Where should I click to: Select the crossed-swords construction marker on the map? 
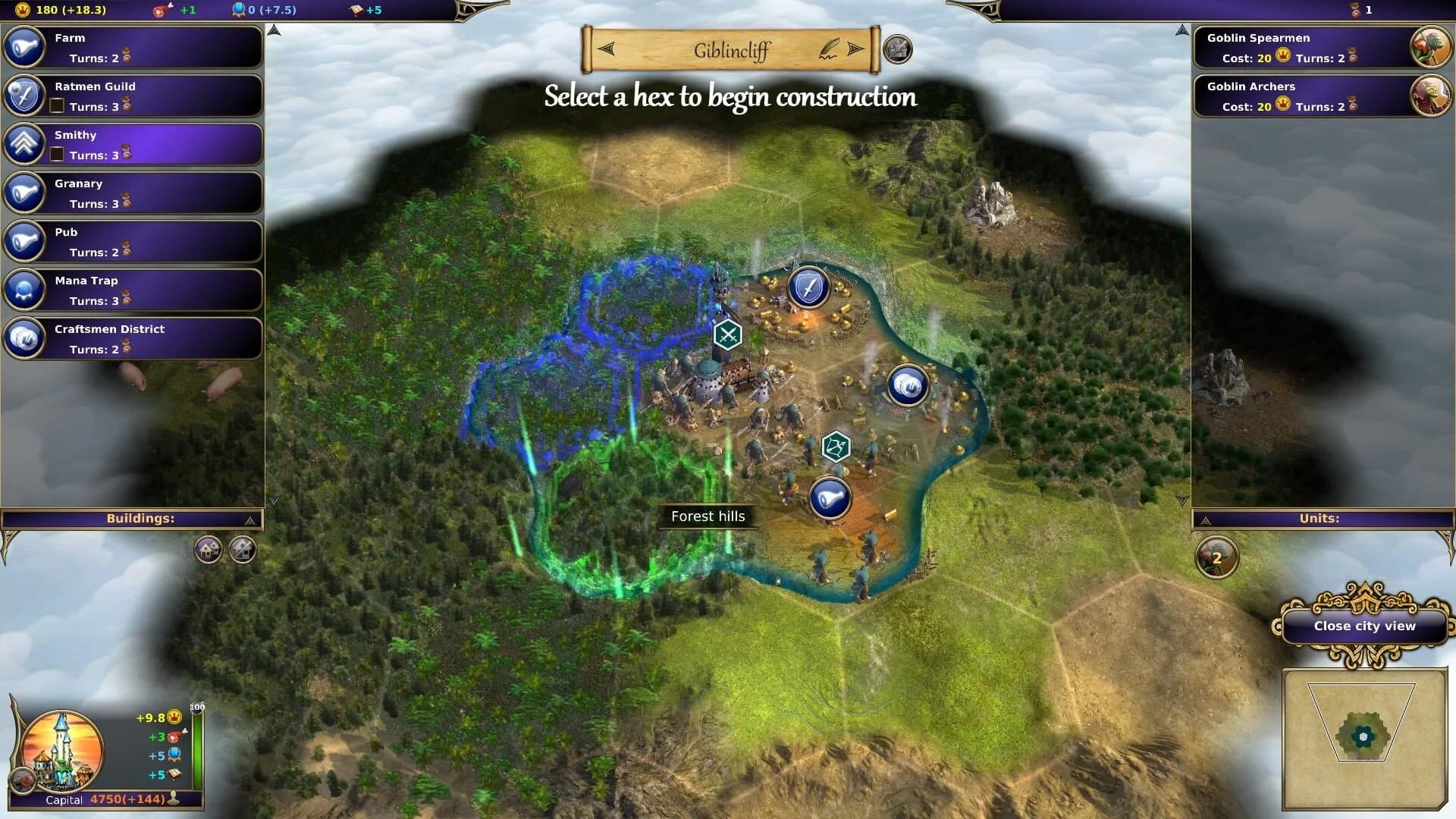coord(726,333)
